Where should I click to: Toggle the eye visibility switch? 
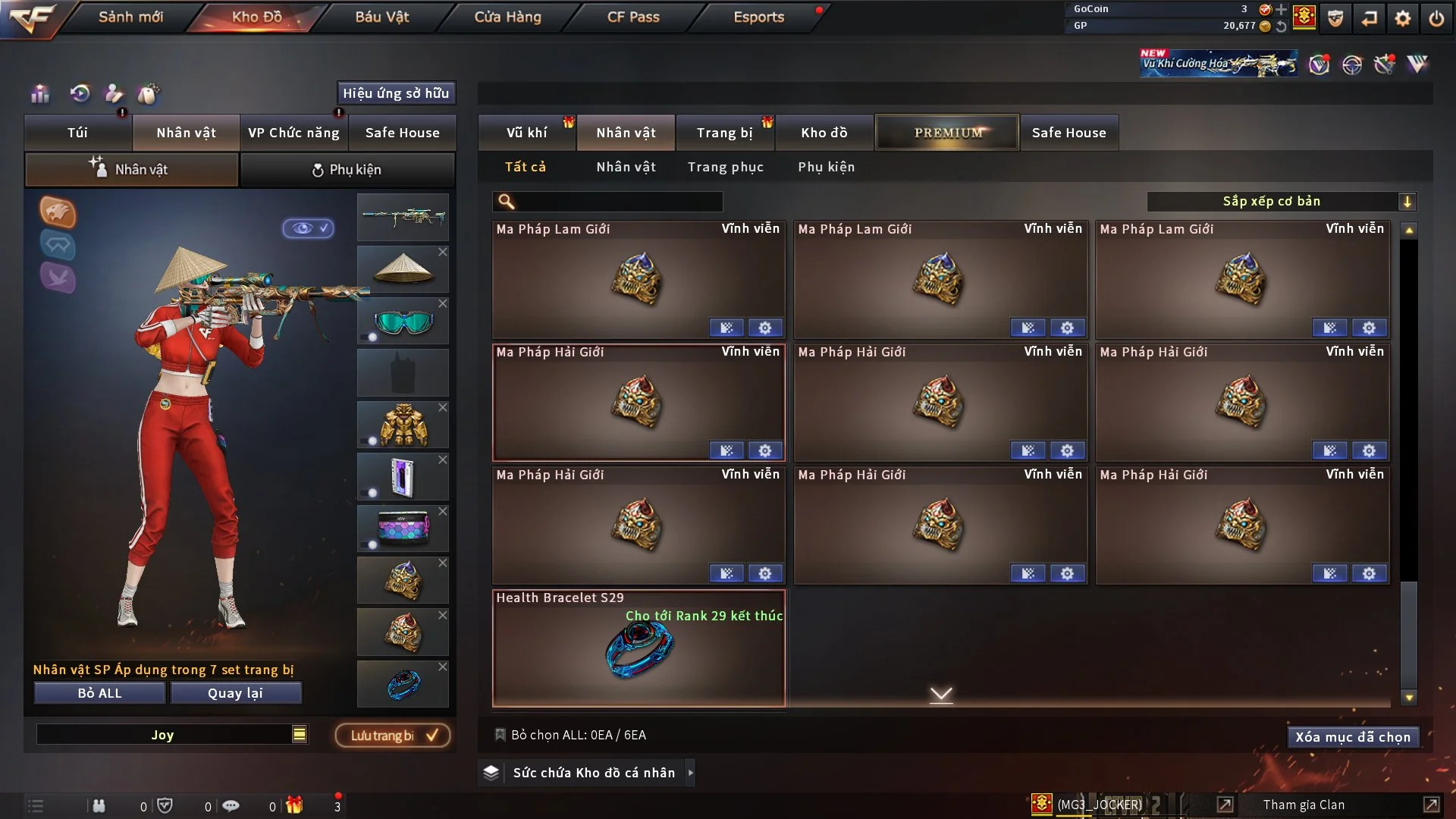[x=309, y=228]
